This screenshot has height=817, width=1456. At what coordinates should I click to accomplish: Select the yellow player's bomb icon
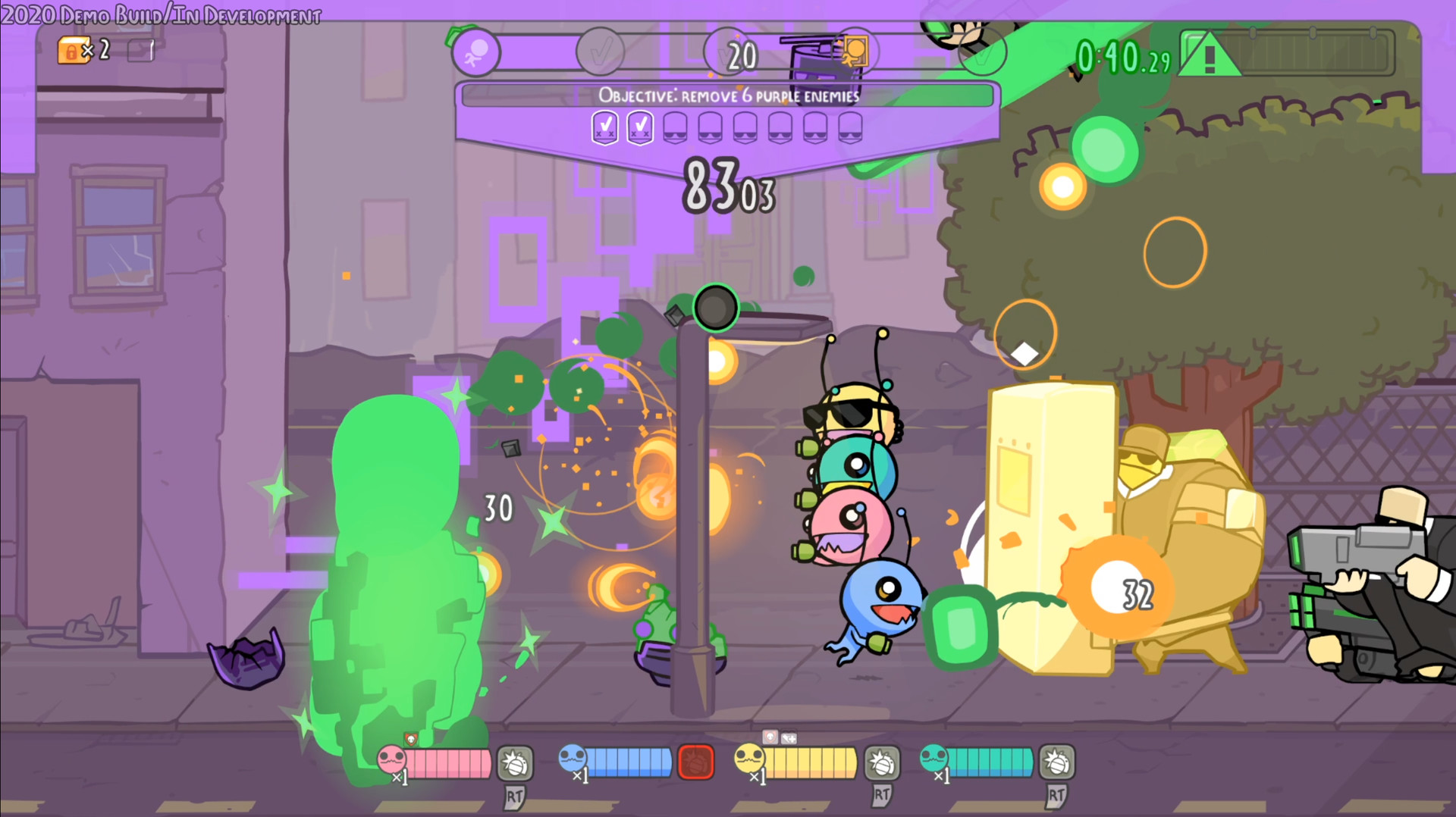(883, 764)
